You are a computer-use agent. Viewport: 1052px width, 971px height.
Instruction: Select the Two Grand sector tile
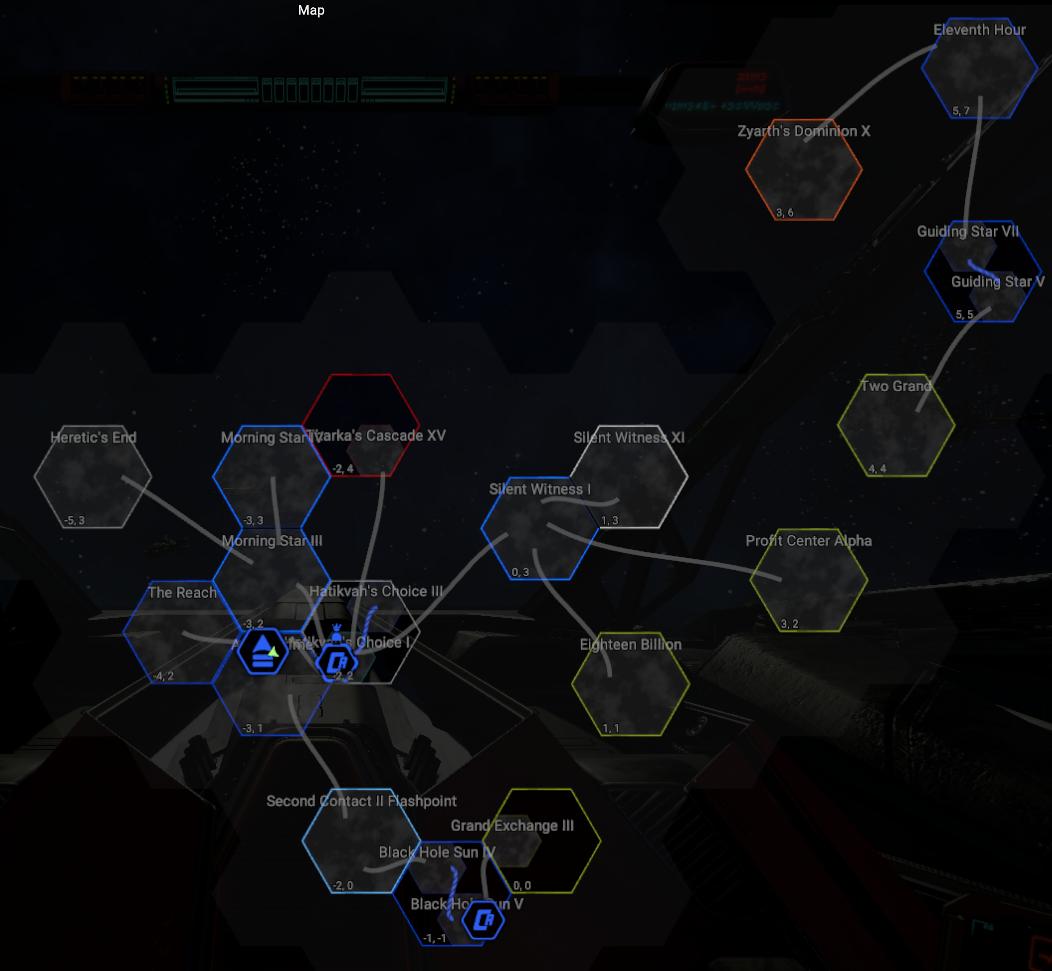[896, 425]
